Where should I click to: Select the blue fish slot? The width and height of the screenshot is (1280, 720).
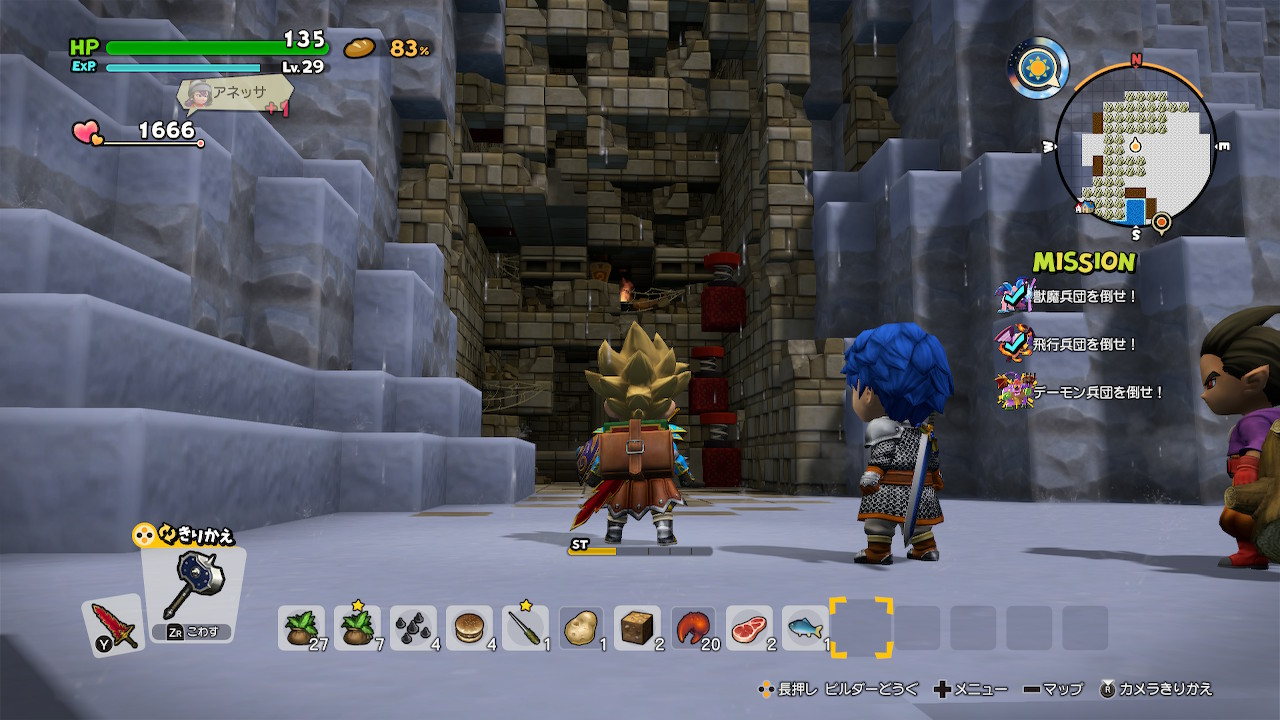pyautogui.click(x=805, y=628)
